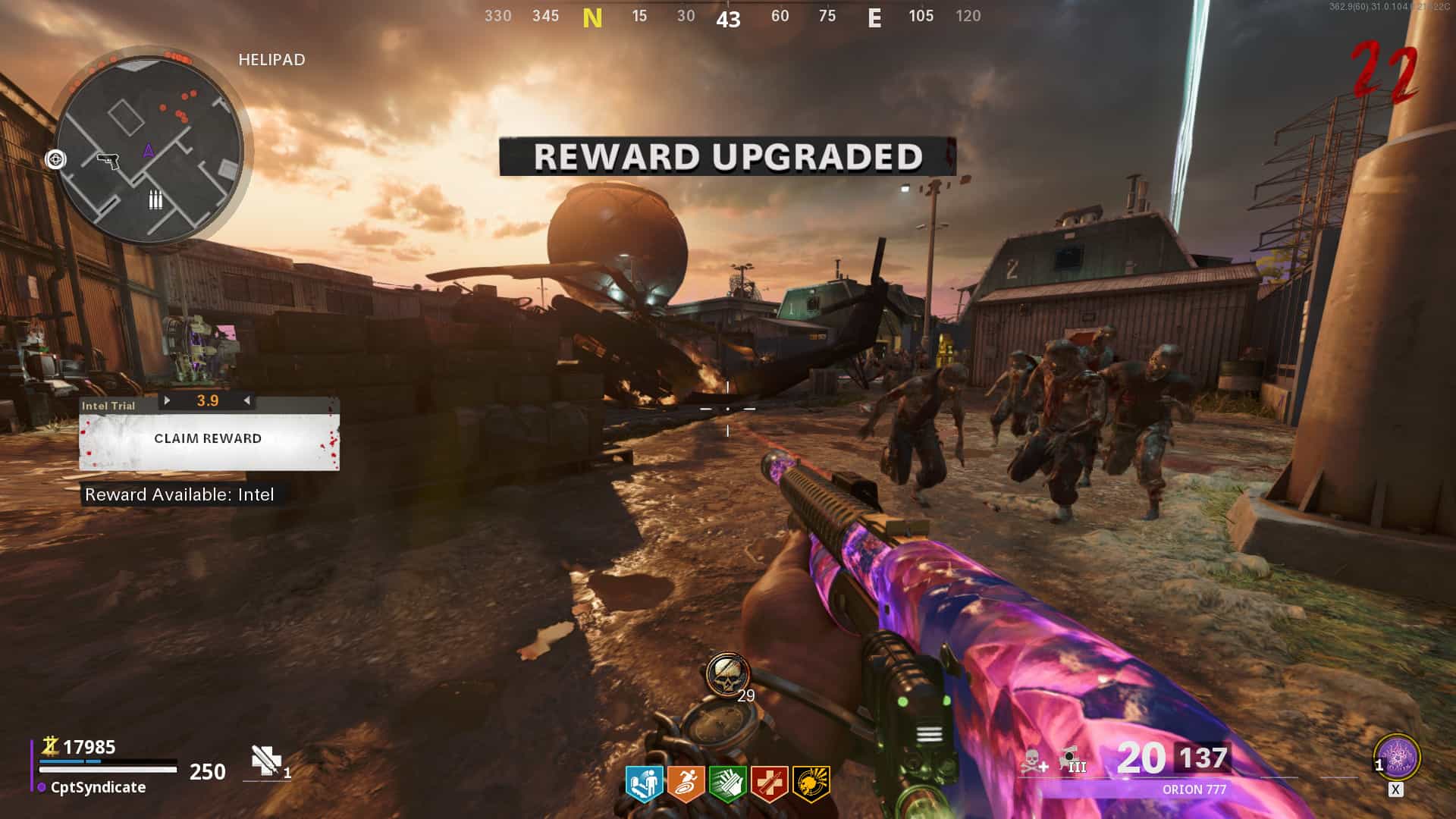Select the skull and crossbones plus icon
Image resolution: width=1456 pixels, height=819 pixels.
[1033, 761]
